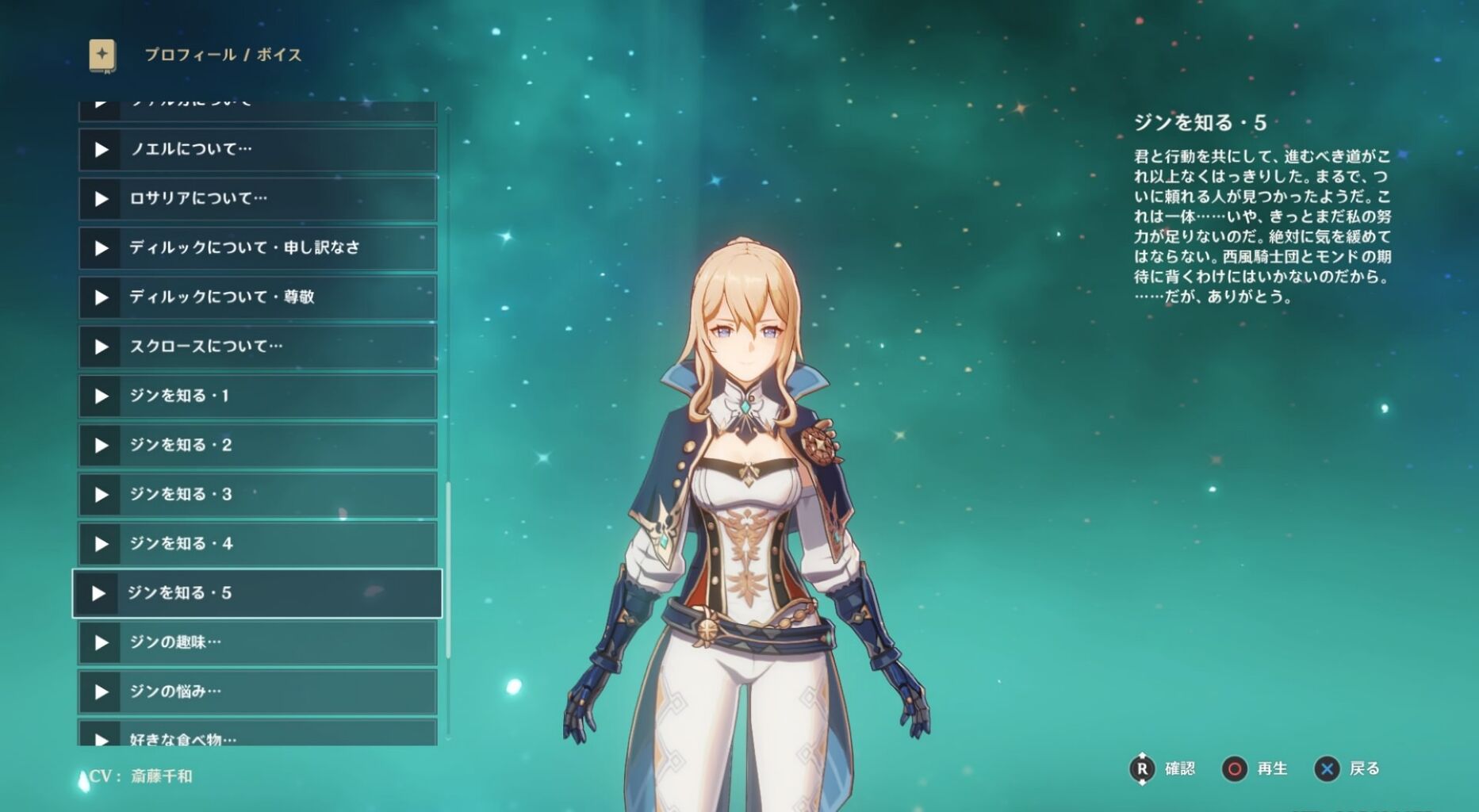This screenshot has height=812, width=1479.
Task: Play the ノエルについて voice line
Action: coord(258,149)
